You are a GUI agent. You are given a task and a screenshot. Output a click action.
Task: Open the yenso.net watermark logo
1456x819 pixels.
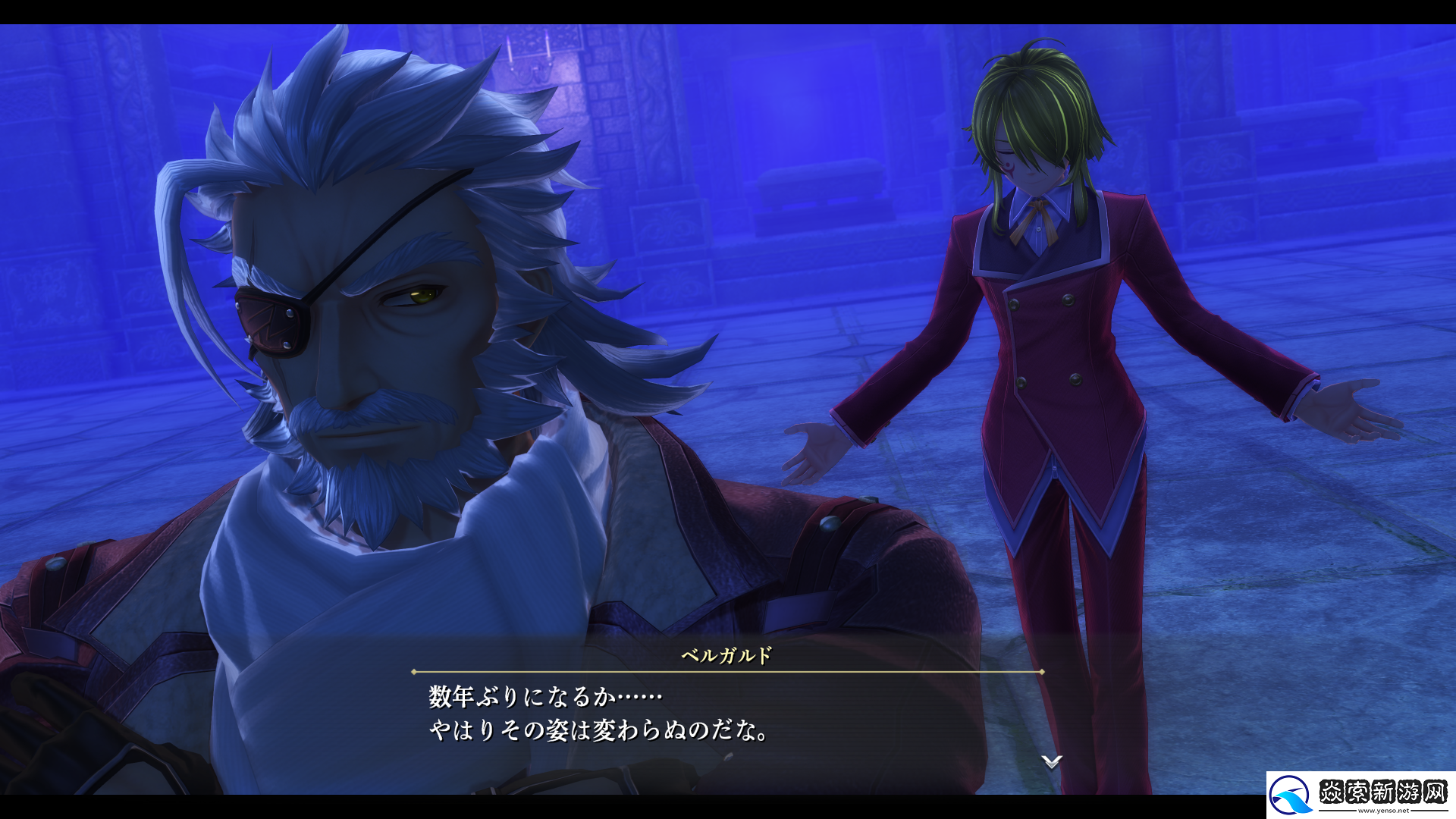coord(1360,795)
